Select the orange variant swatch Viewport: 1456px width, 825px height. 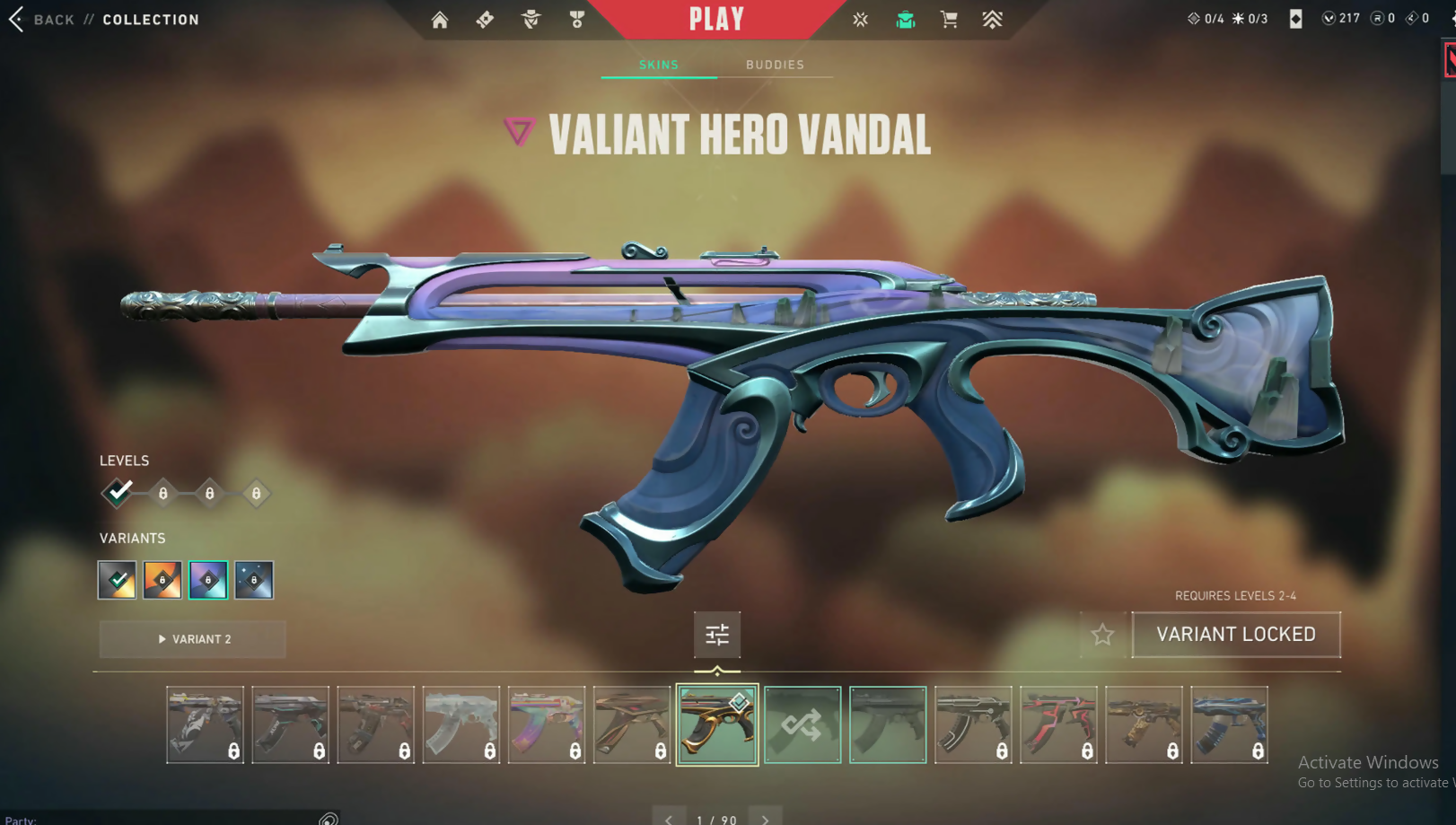click(x=162, y=580)
